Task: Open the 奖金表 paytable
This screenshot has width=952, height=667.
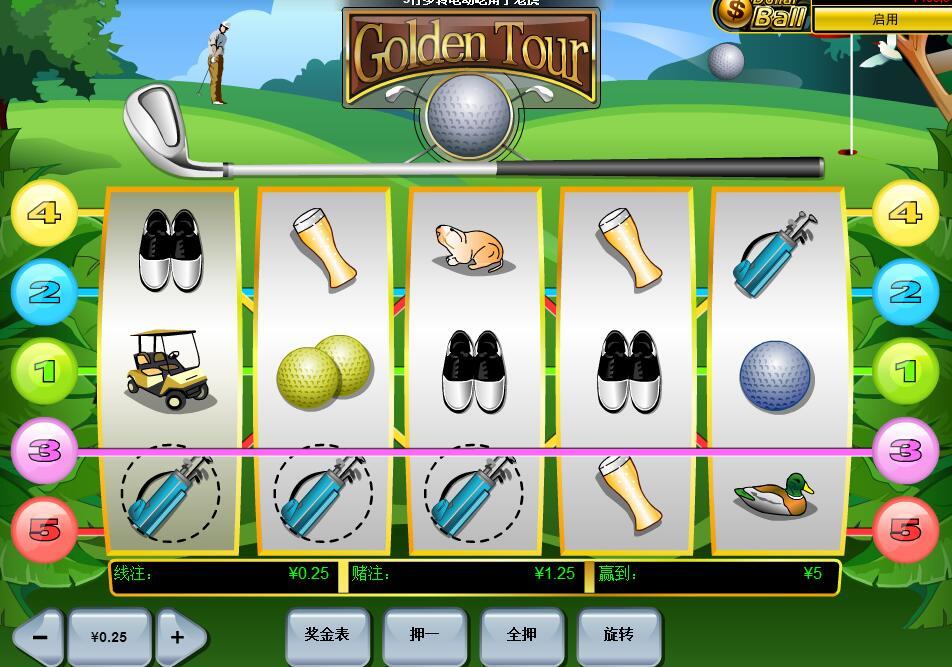Action: tap(328, 635)
